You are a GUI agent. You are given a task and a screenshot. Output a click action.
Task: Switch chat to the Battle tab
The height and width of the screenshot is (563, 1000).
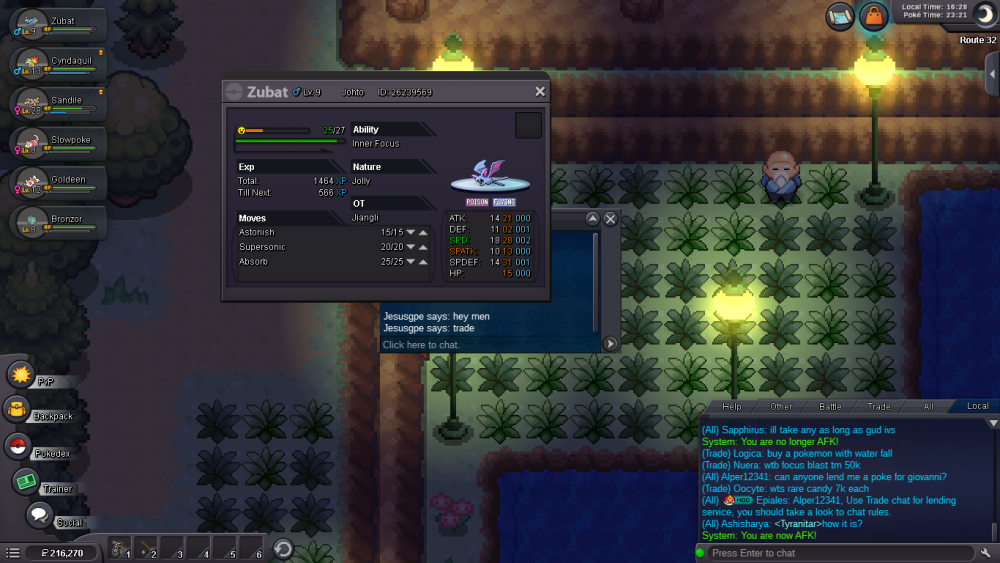830,406
